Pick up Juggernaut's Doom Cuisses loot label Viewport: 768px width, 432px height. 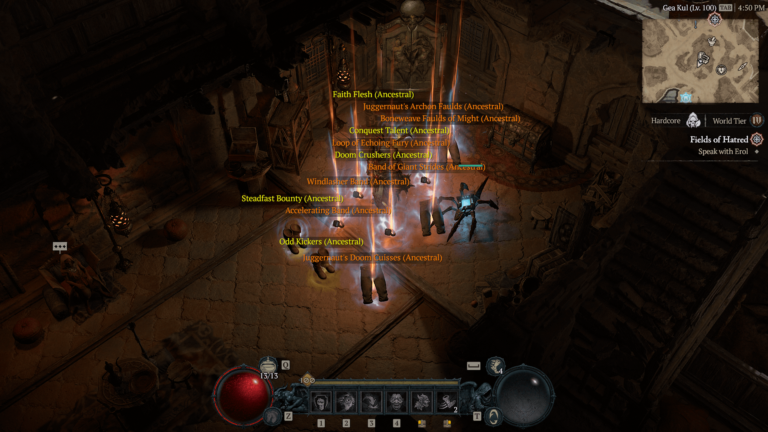(372, 257)
